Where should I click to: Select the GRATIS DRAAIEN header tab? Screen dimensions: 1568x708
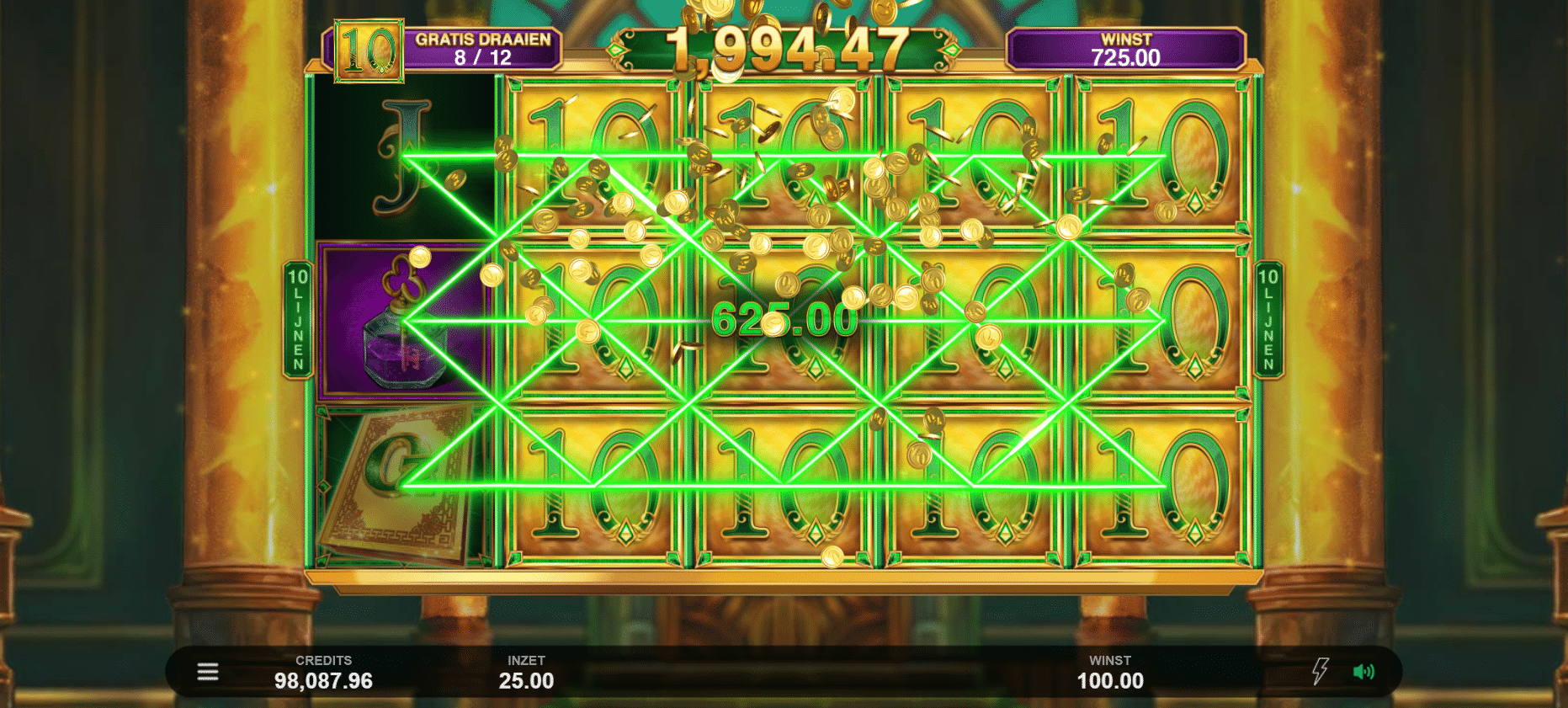pos(484,38)
